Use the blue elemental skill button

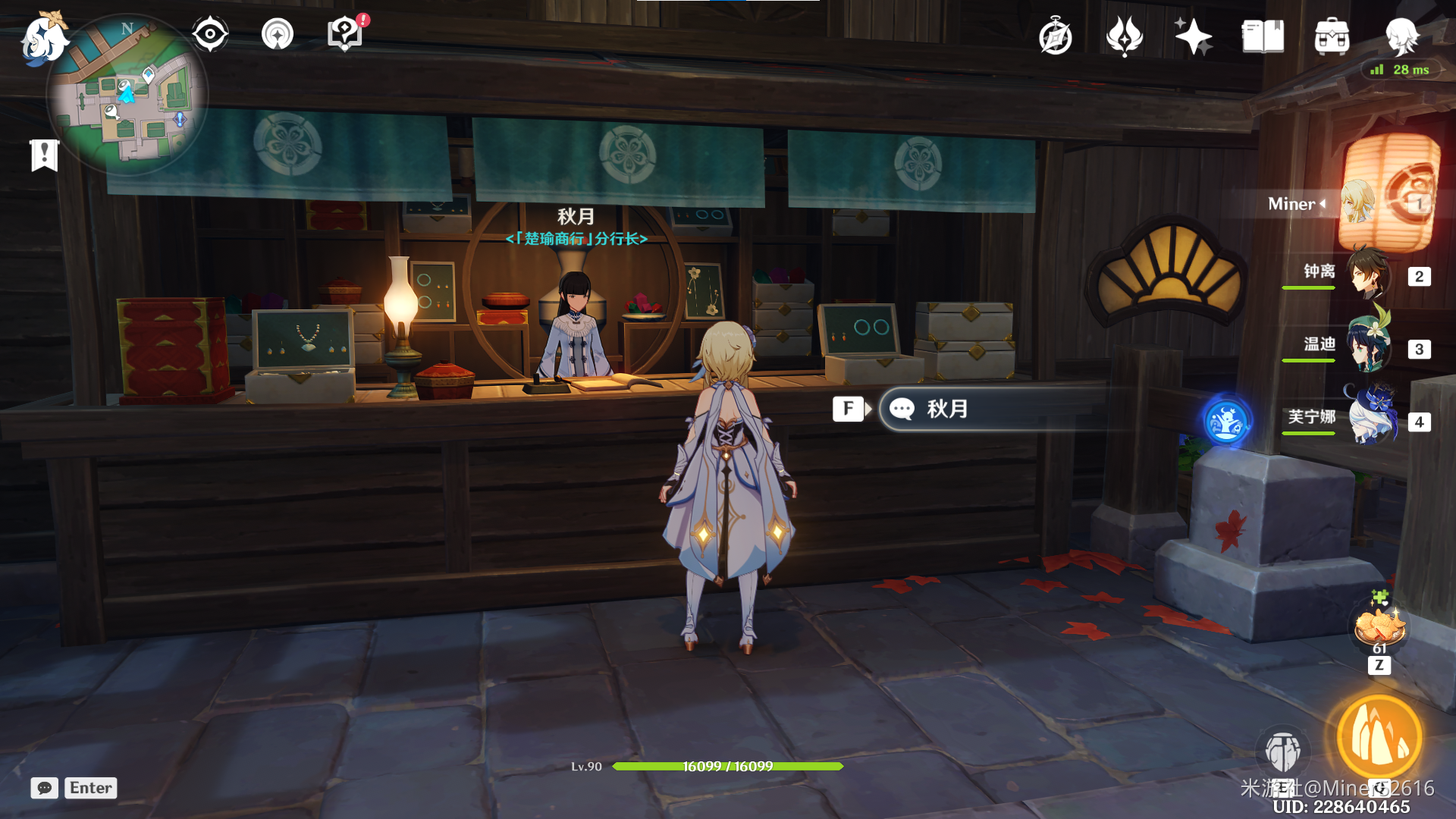(x=1282, y=752)
